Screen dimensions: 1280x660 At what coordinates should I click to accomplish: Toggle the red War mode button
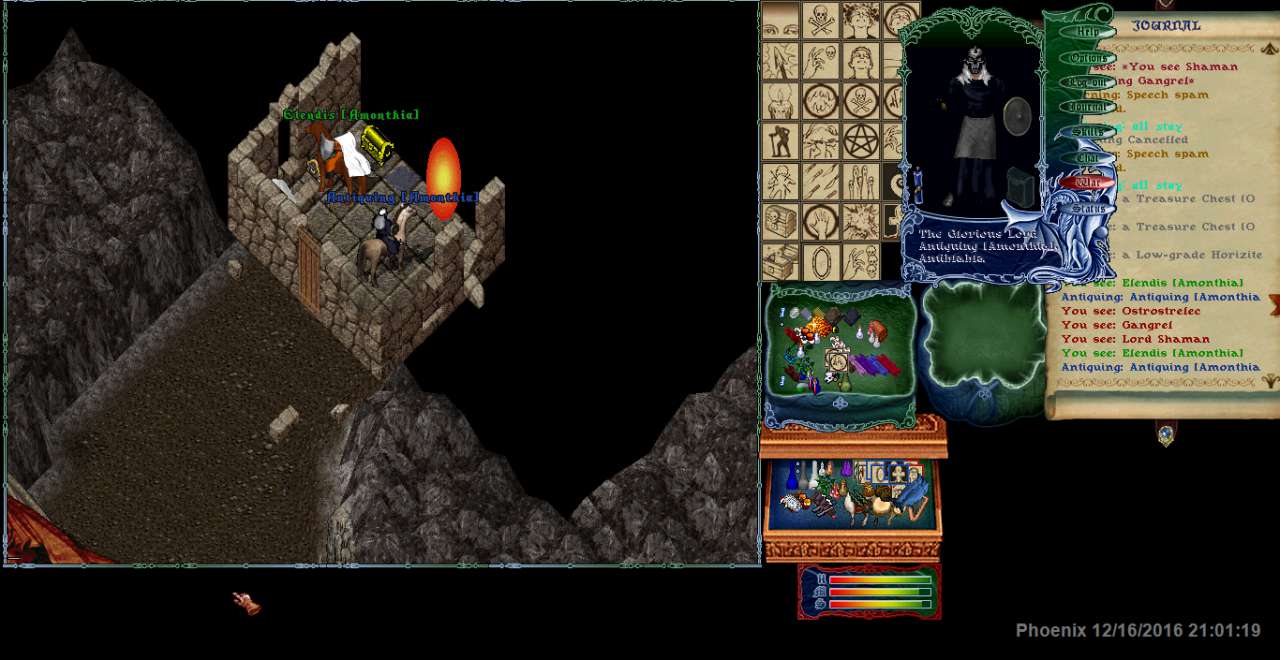tap(1087, 183)
